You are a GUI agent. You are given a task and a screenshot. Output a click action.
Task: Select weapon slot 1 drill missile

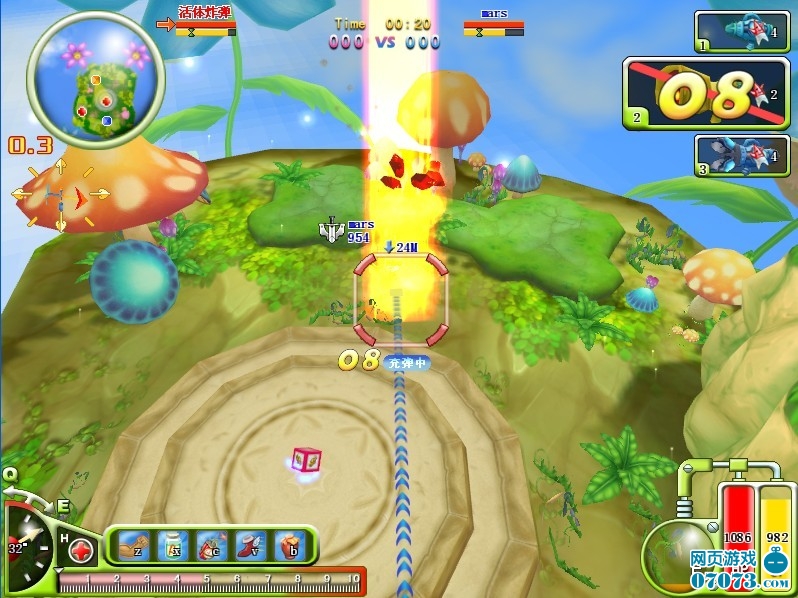tap(741, 31)
